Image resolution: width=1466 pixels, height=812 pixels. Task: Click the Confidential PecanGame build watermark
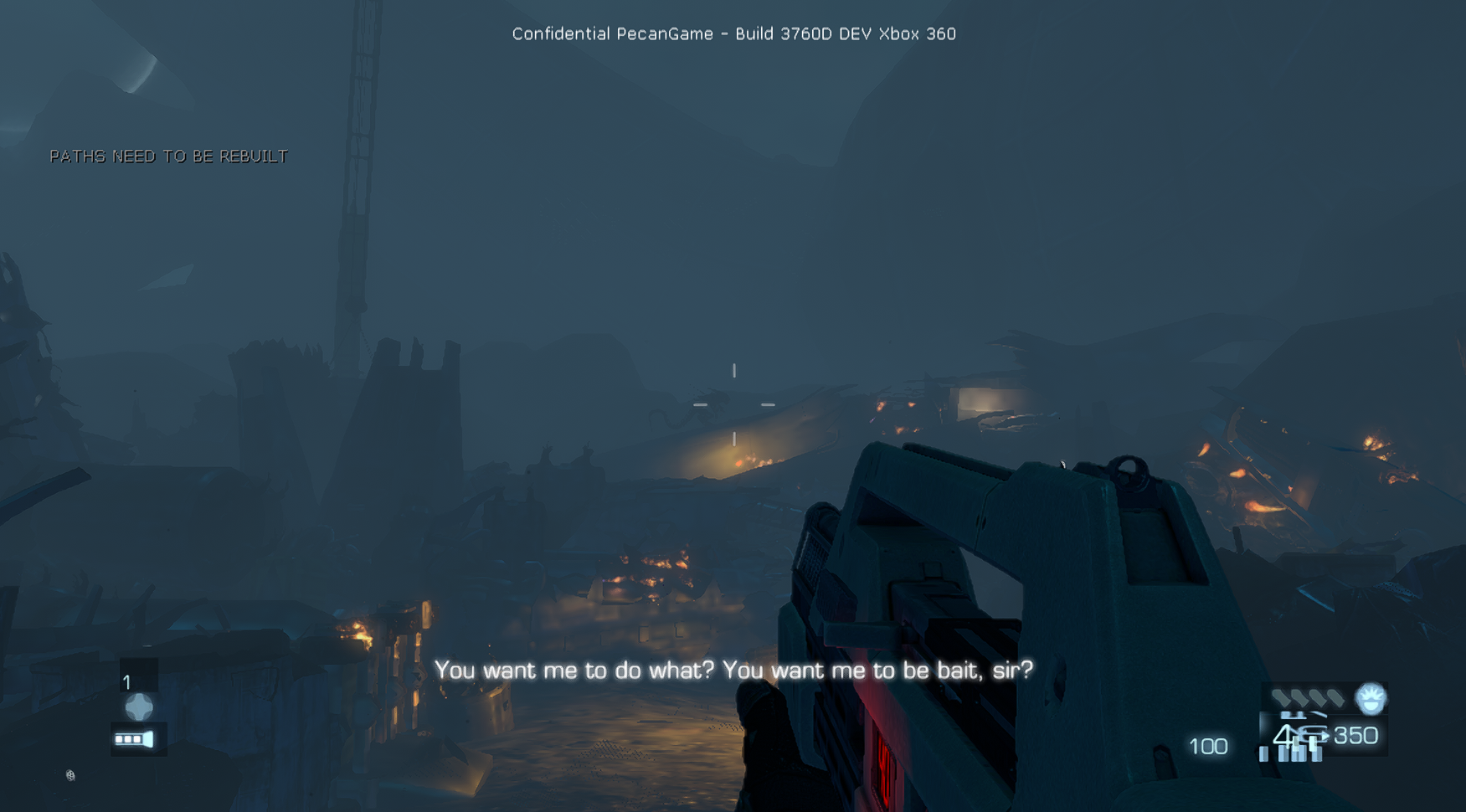click(734, 33)
